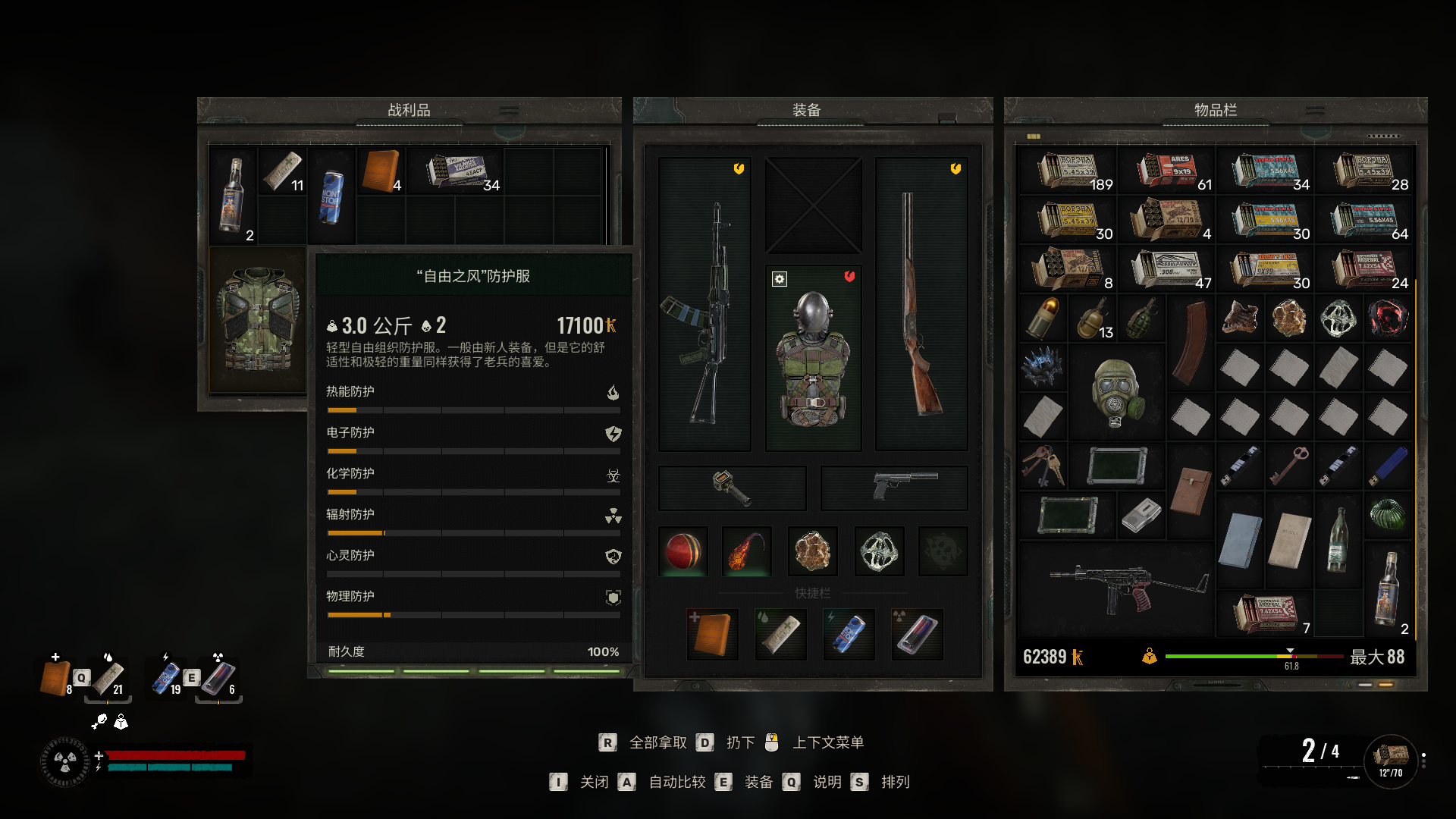Select the gas mask in inventory
Viewport: 1456px width, 819px height.
click(x=1116, y=393)
